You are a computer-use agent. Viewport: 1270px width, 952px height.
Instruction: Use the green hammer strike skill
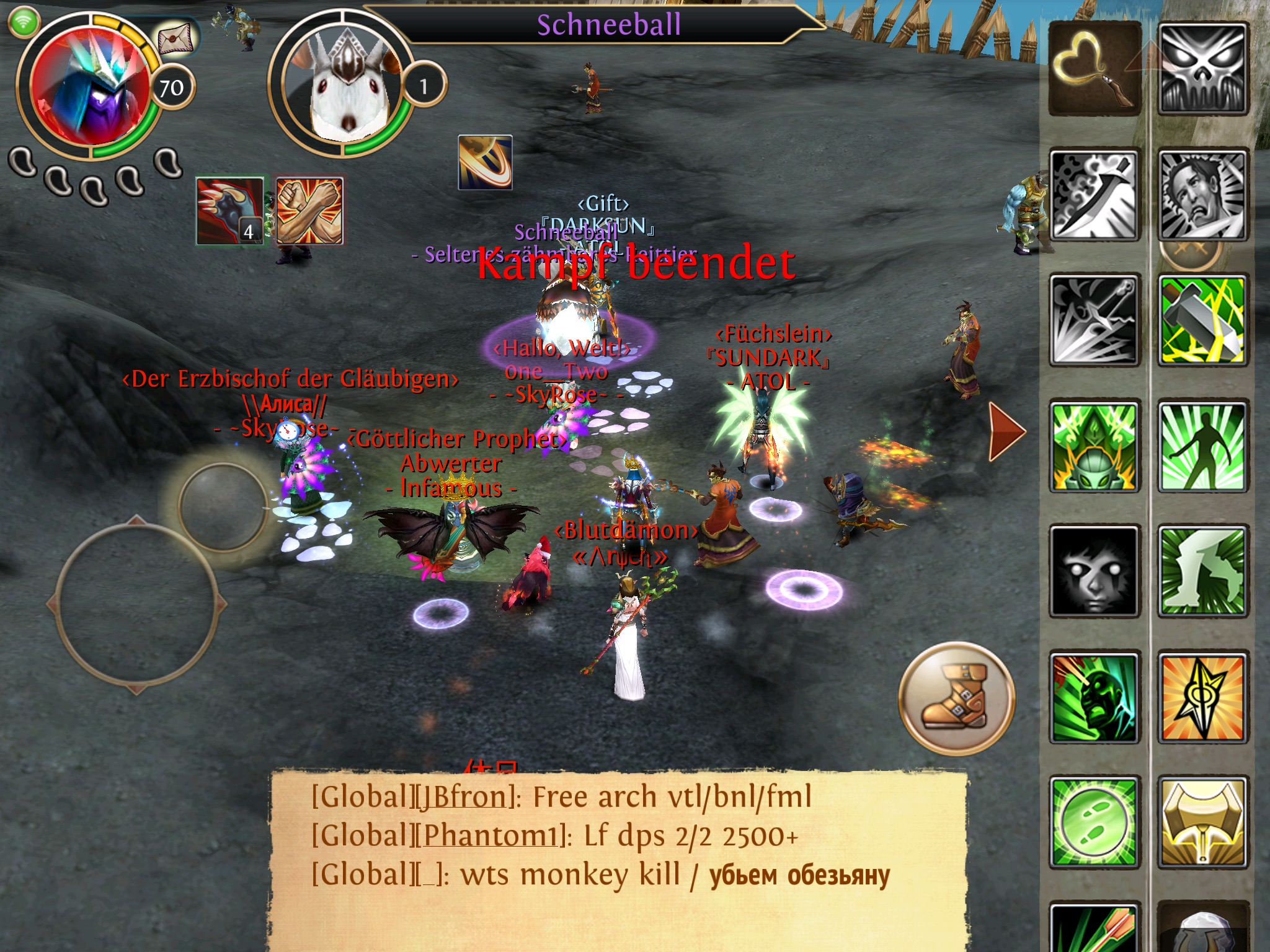[1202, 320]
